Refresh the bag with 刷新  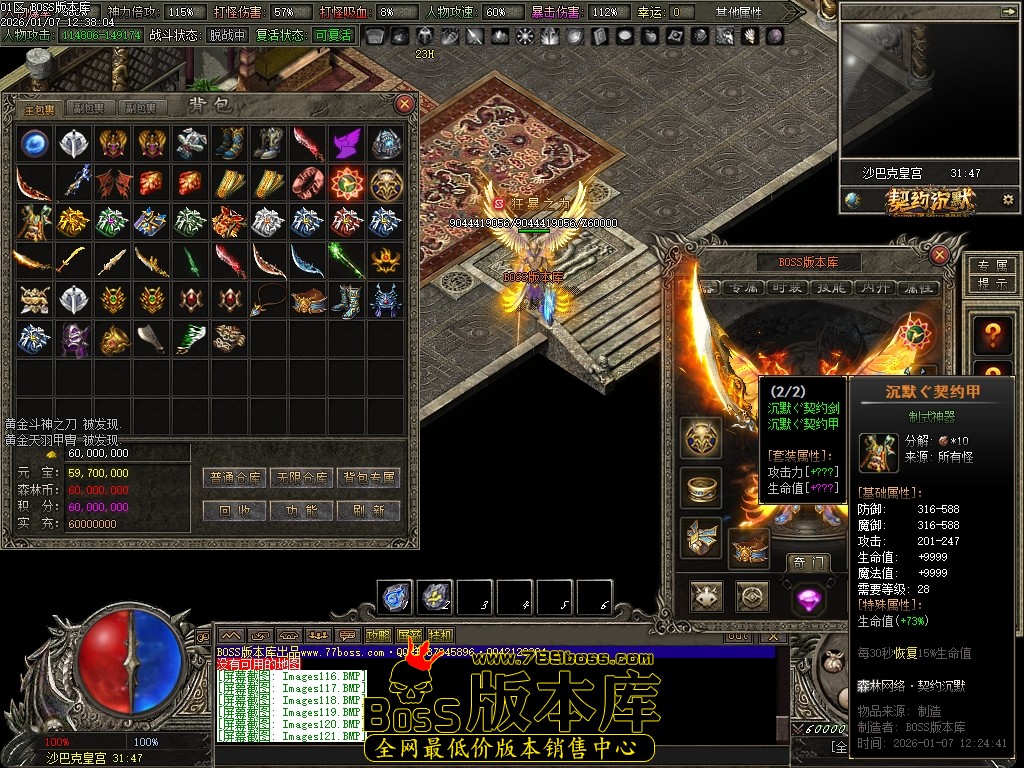tap(368, 510)
